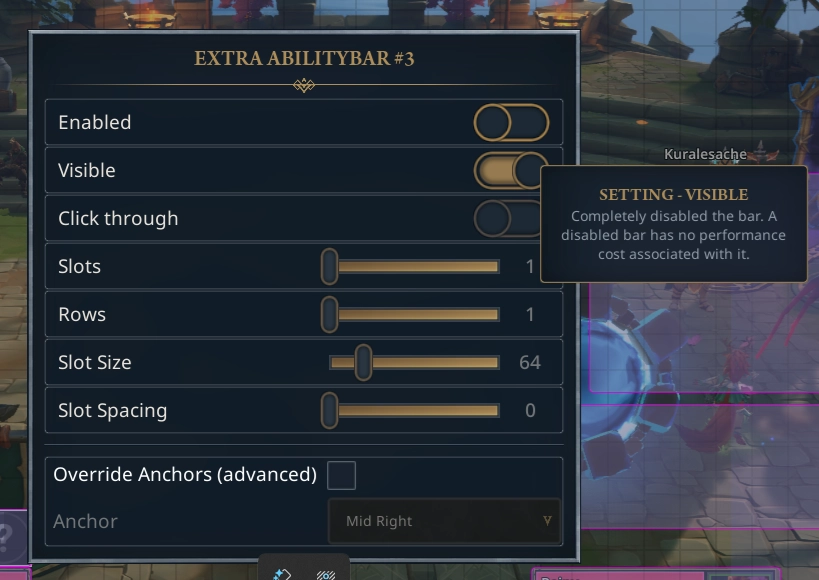Turn off the Visible toggle
Viewport: 819px width, 580px height.
(510, 171)
